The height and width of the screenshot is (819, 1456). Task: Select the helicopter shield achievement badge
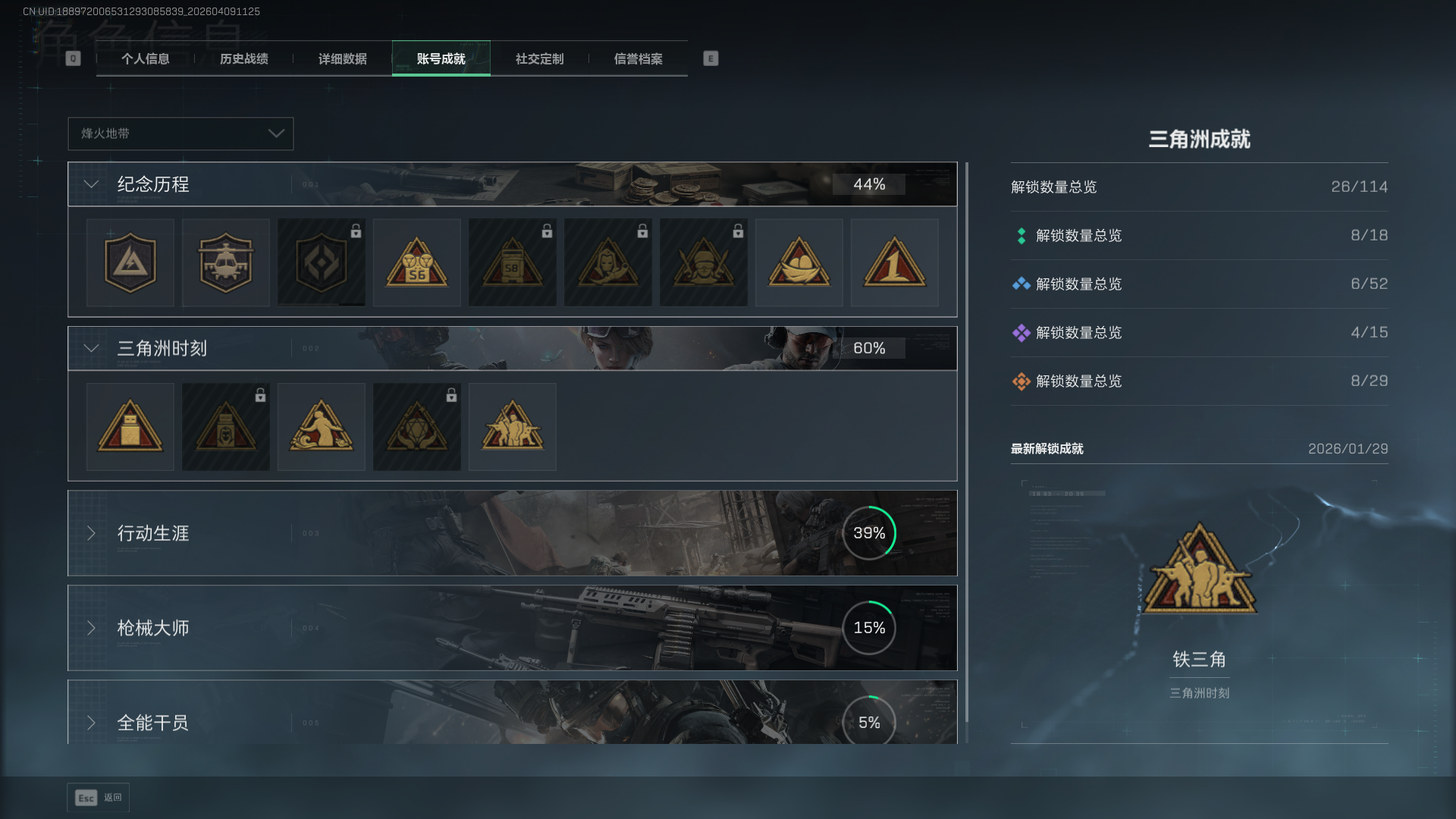tap(225, 263)
